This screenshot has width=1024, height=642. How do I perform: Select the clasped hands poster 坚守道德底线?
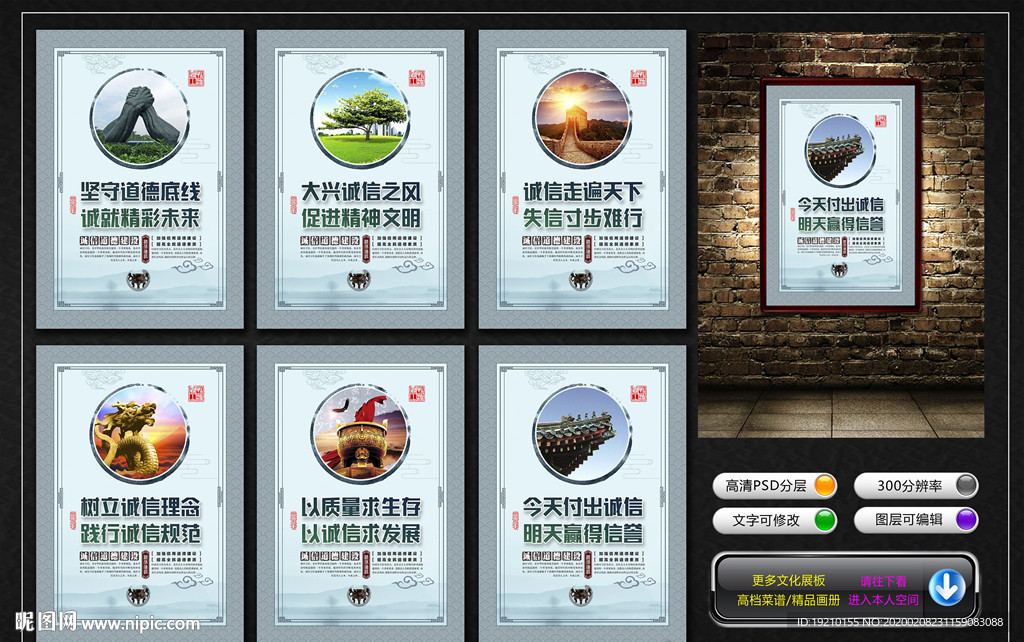[x=140, y=180]
